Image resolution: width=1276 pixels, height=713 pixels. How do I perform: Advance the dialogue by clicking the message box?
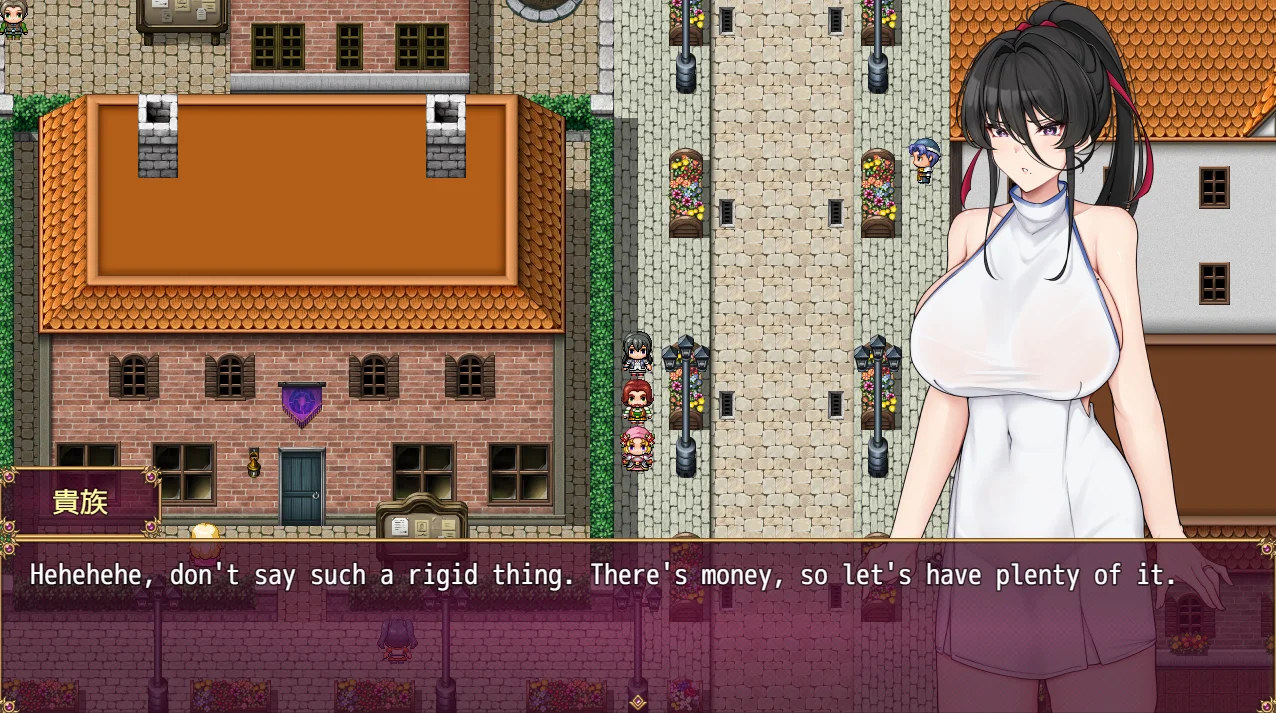[600, 620]
